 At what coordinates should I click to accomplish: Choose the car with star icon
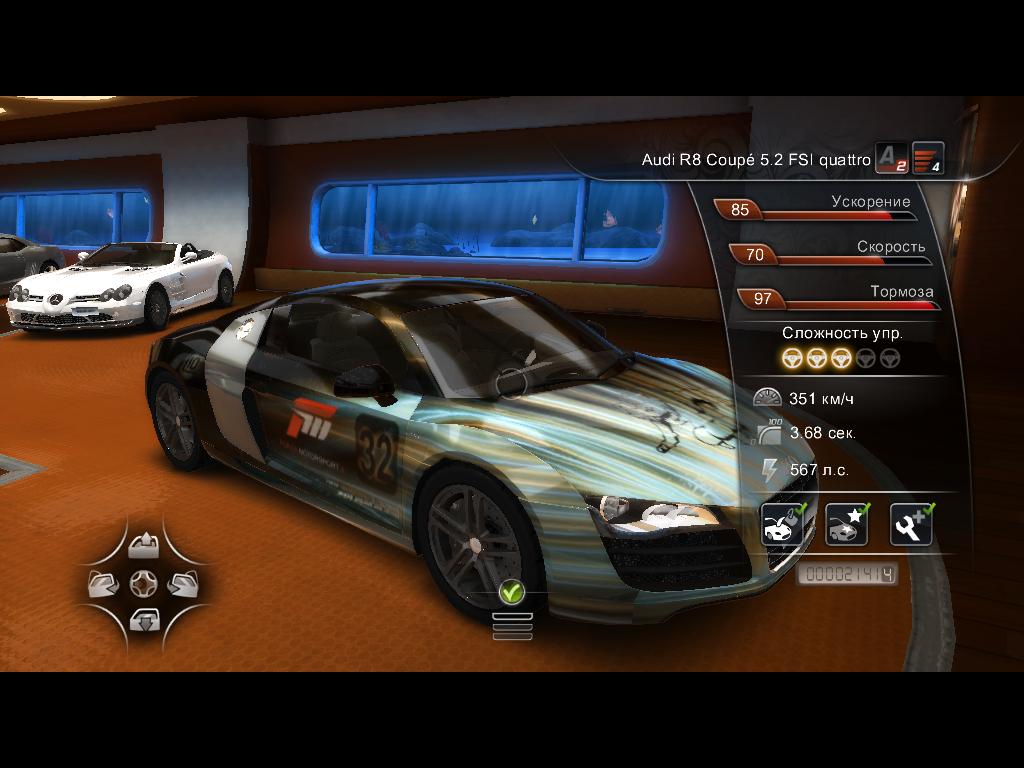[846, 525]
